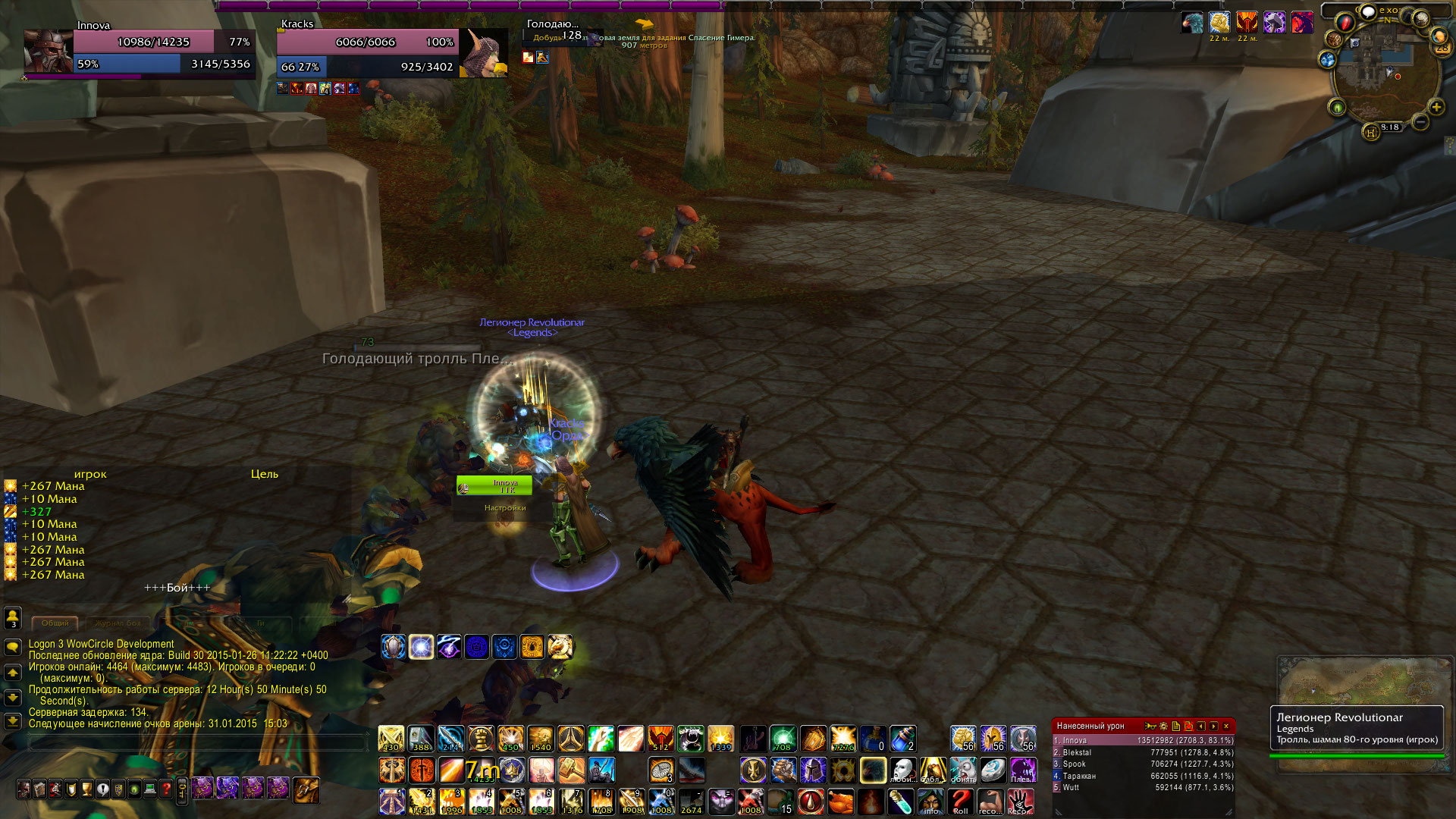Open the damage meter gear settings

tap(1163, 726)
